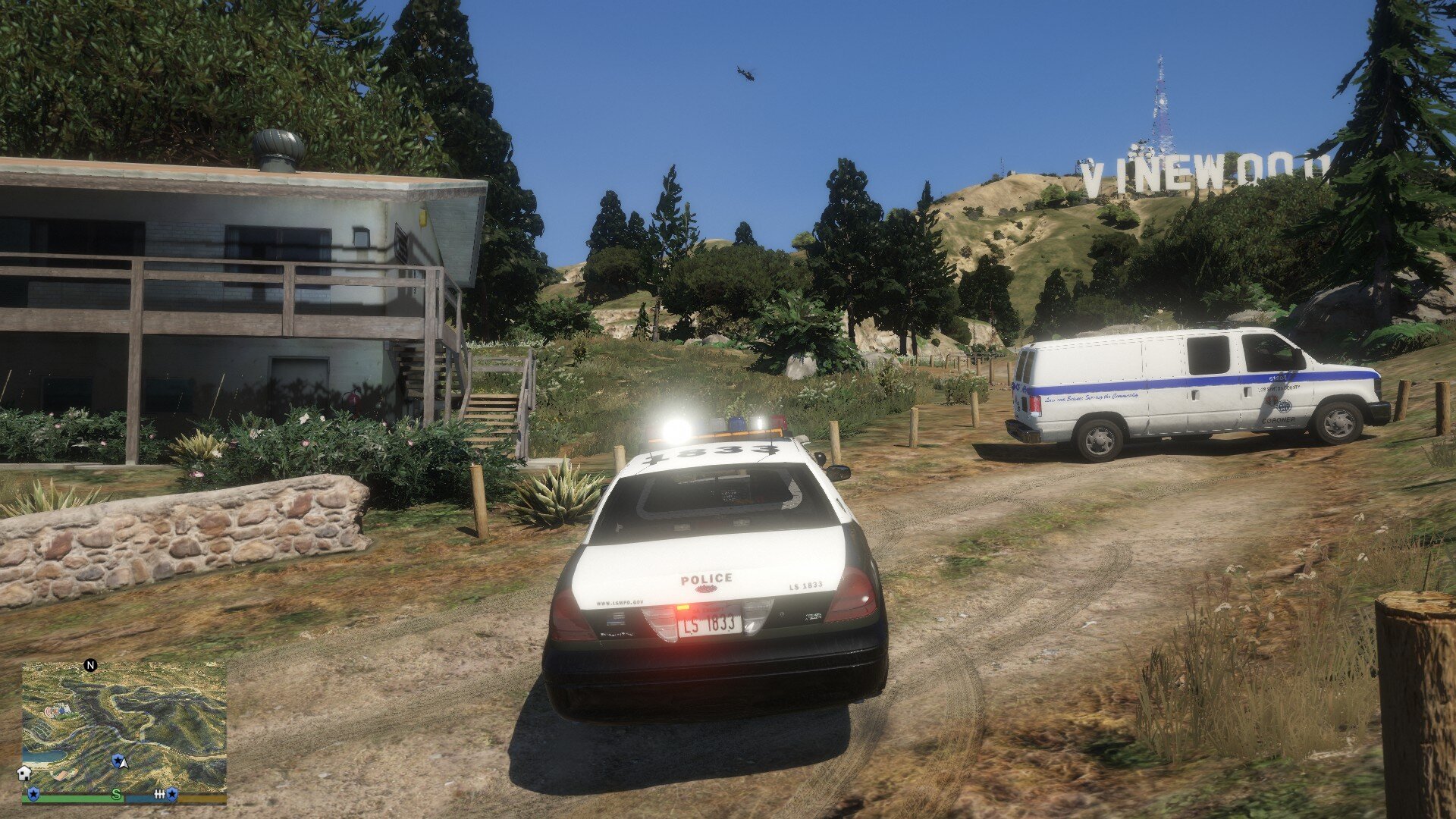
Task: Click the north compass marker on the minimap
Action: click(x=90, y=666)
